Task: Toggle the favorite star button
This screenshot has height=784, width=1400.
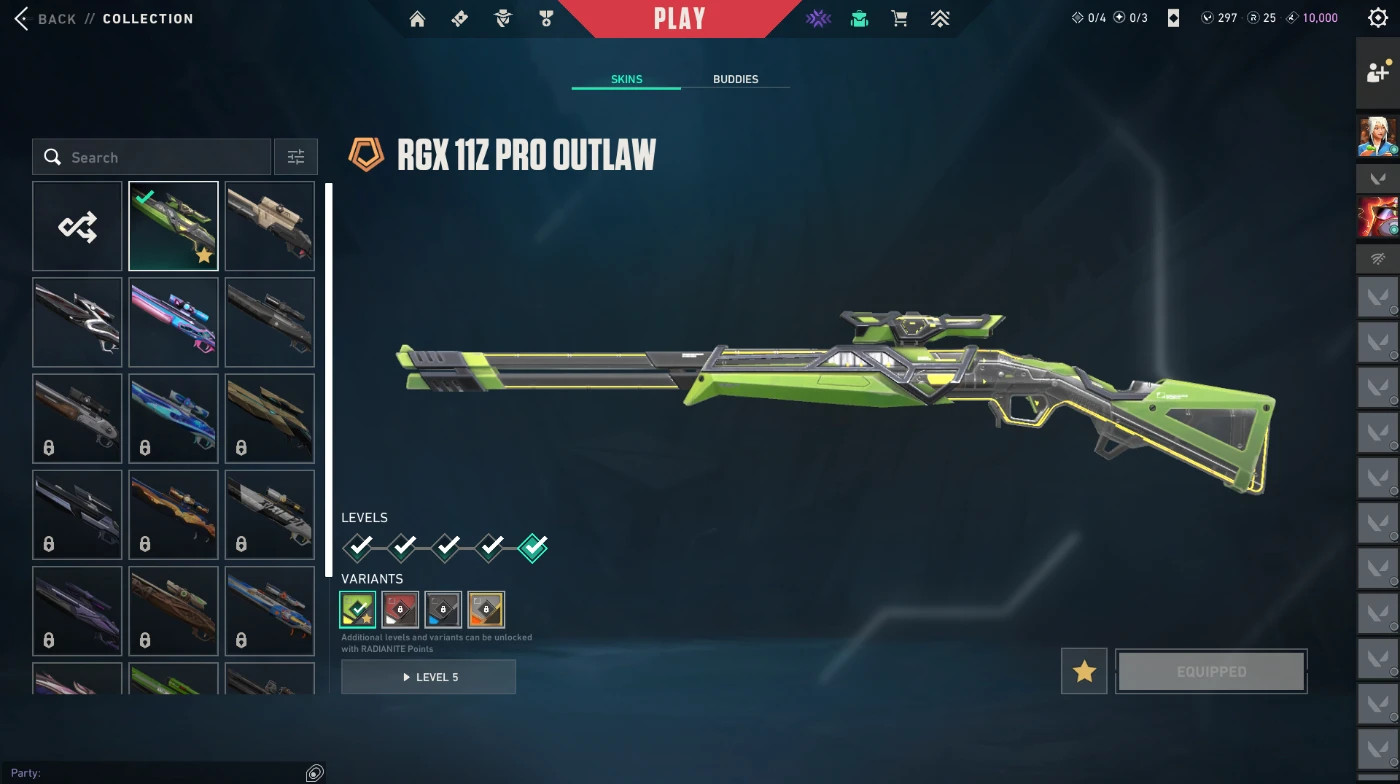Action: click(x=1084, y=671)
